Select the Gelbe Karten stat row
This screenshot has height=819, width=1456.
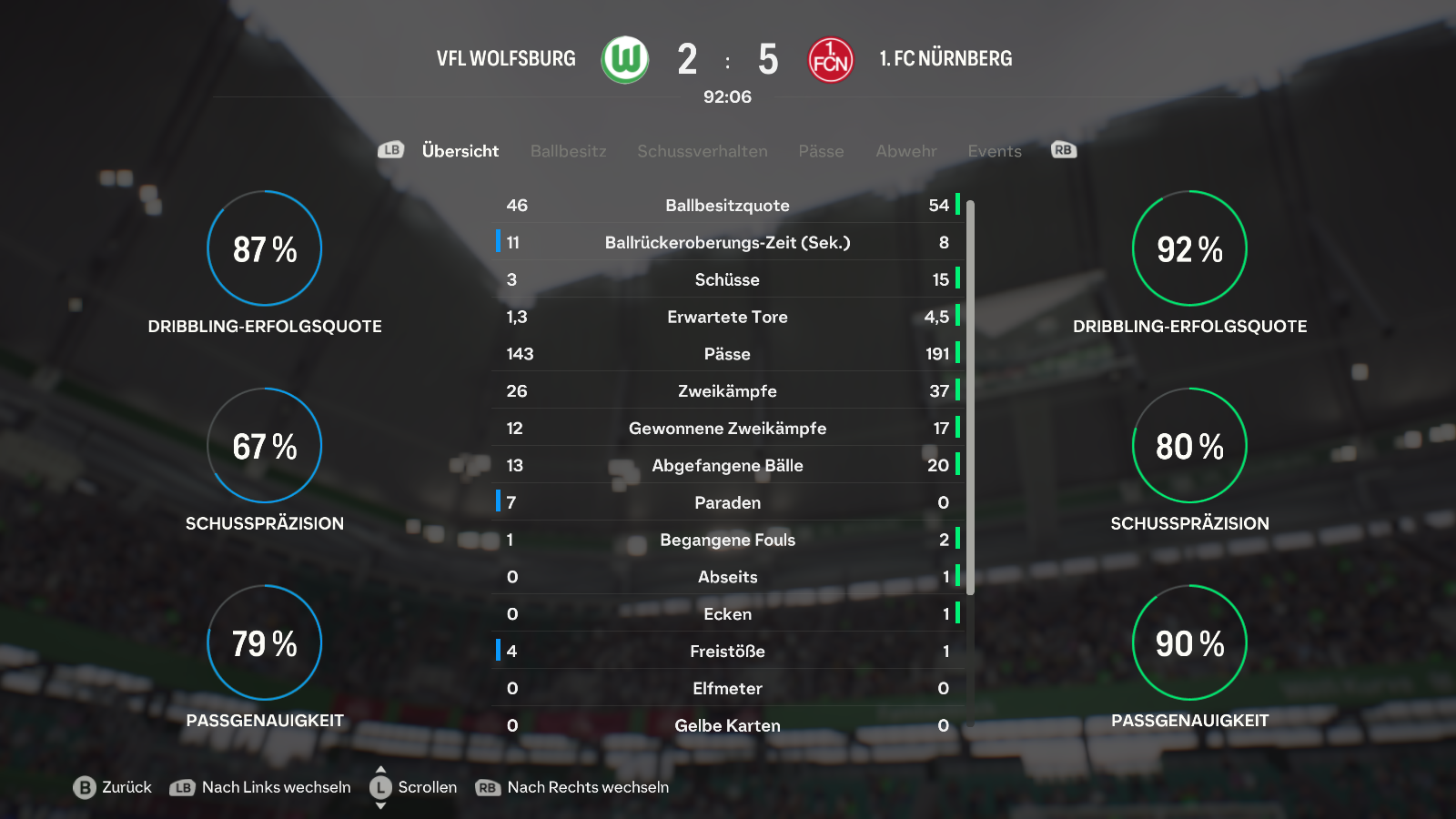pyautogui.click(x=727, y=725)
